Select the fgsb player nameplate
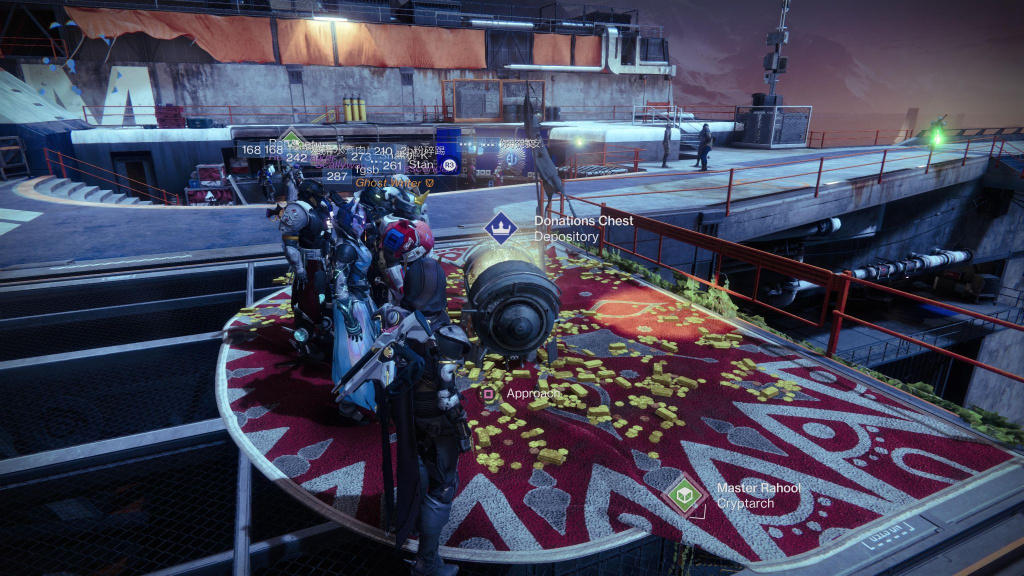This screenshot has height=576, width=1024. (367, 166)
